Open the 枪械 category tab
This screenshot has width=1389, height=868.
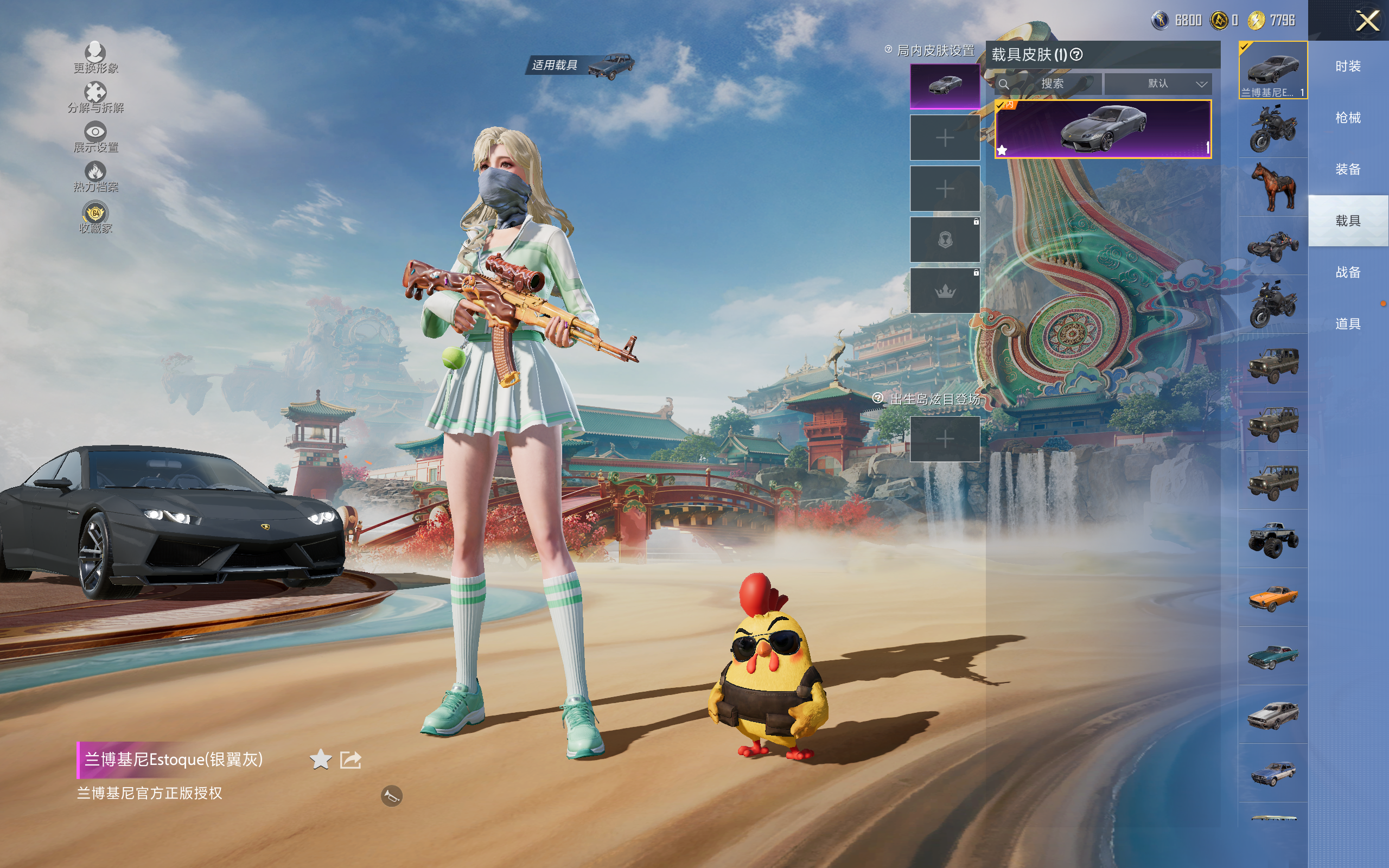(x=1348, y=118)
